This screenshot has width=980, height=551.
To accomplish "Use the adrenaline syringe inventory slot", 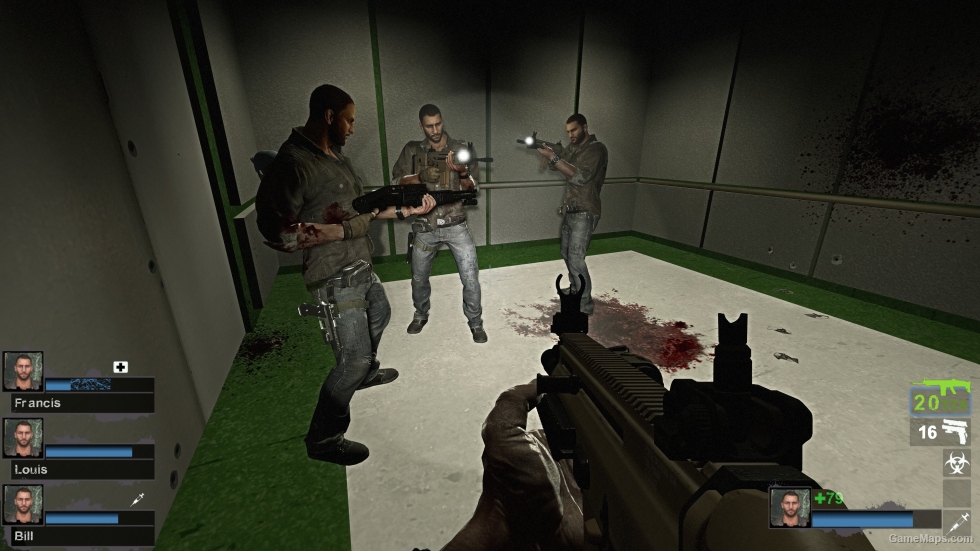I will (x=956, y=522).
